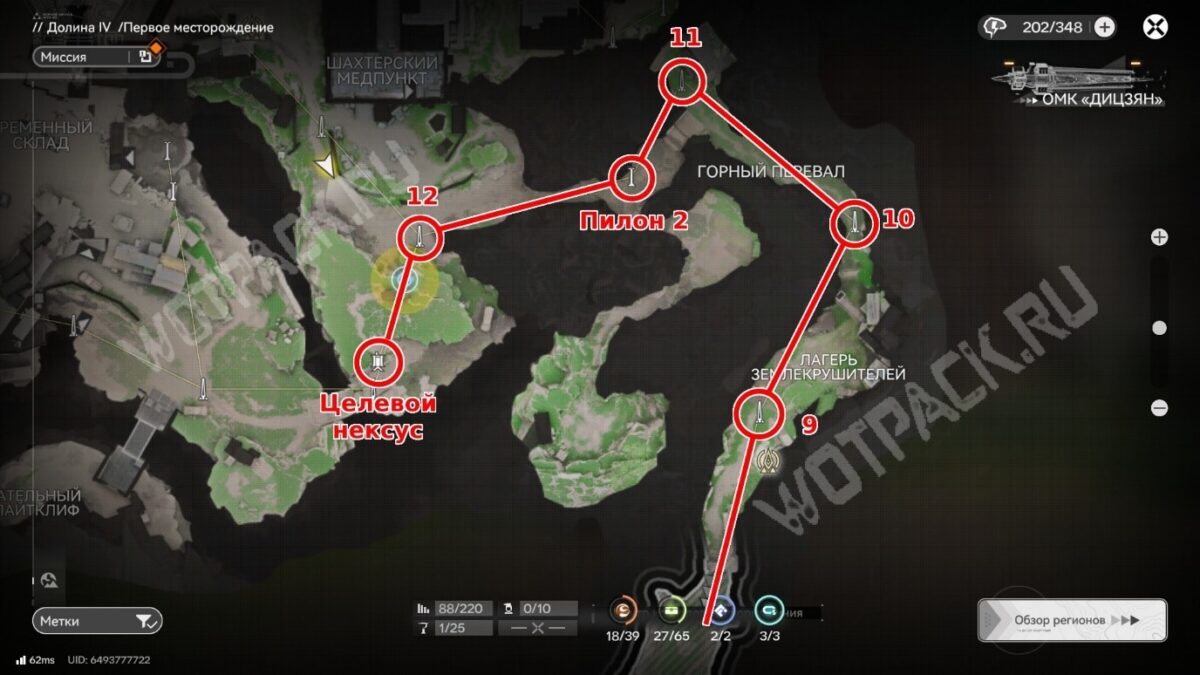Open the Метки marker filter
Viewport: 1200px width, 675px height.
(x=96, y=621)
